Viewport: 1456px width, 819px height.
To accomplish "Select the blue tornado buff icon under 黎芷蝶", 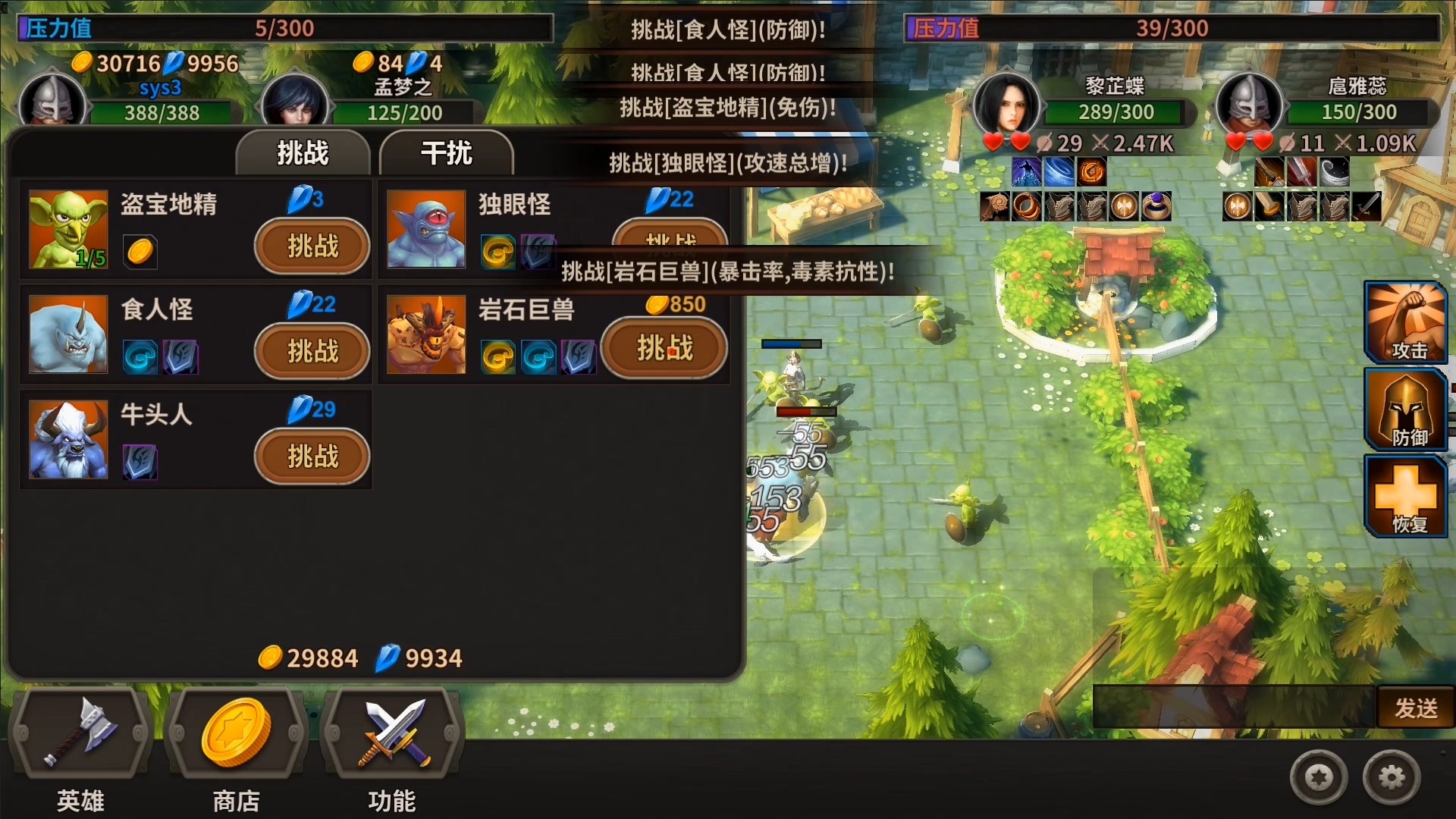I will pyautogui.click(x=1059, y=171).
